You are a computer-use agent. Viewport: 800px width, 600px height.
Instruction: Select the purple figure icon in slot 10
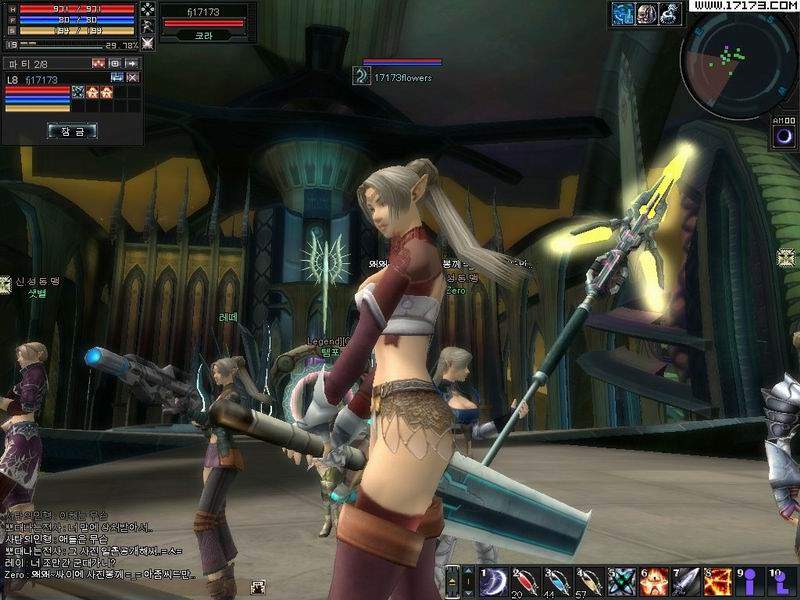[x=781, y=581]
